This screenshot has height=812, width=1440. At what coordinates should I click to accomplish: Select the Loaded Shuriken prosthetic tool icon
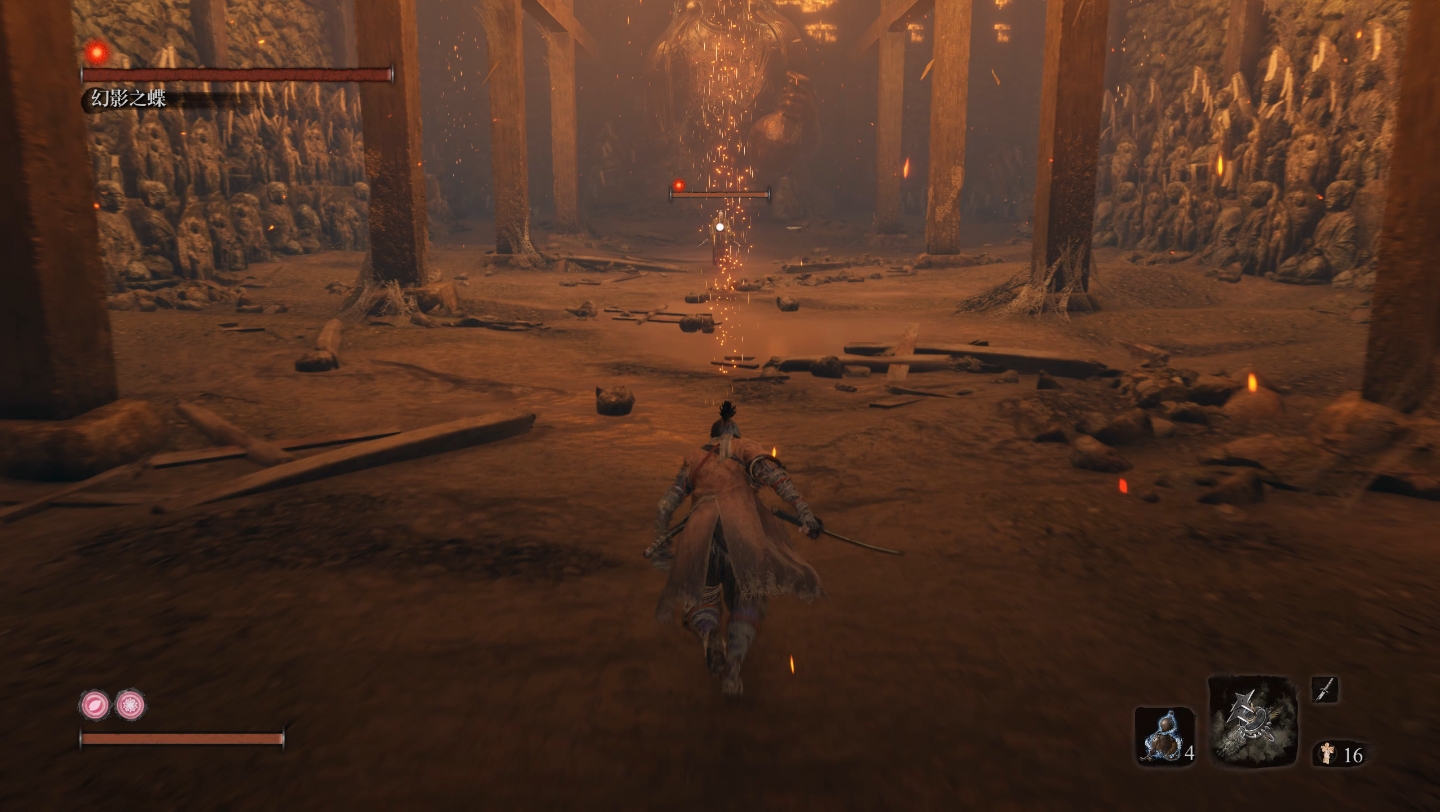(1252, 720)
